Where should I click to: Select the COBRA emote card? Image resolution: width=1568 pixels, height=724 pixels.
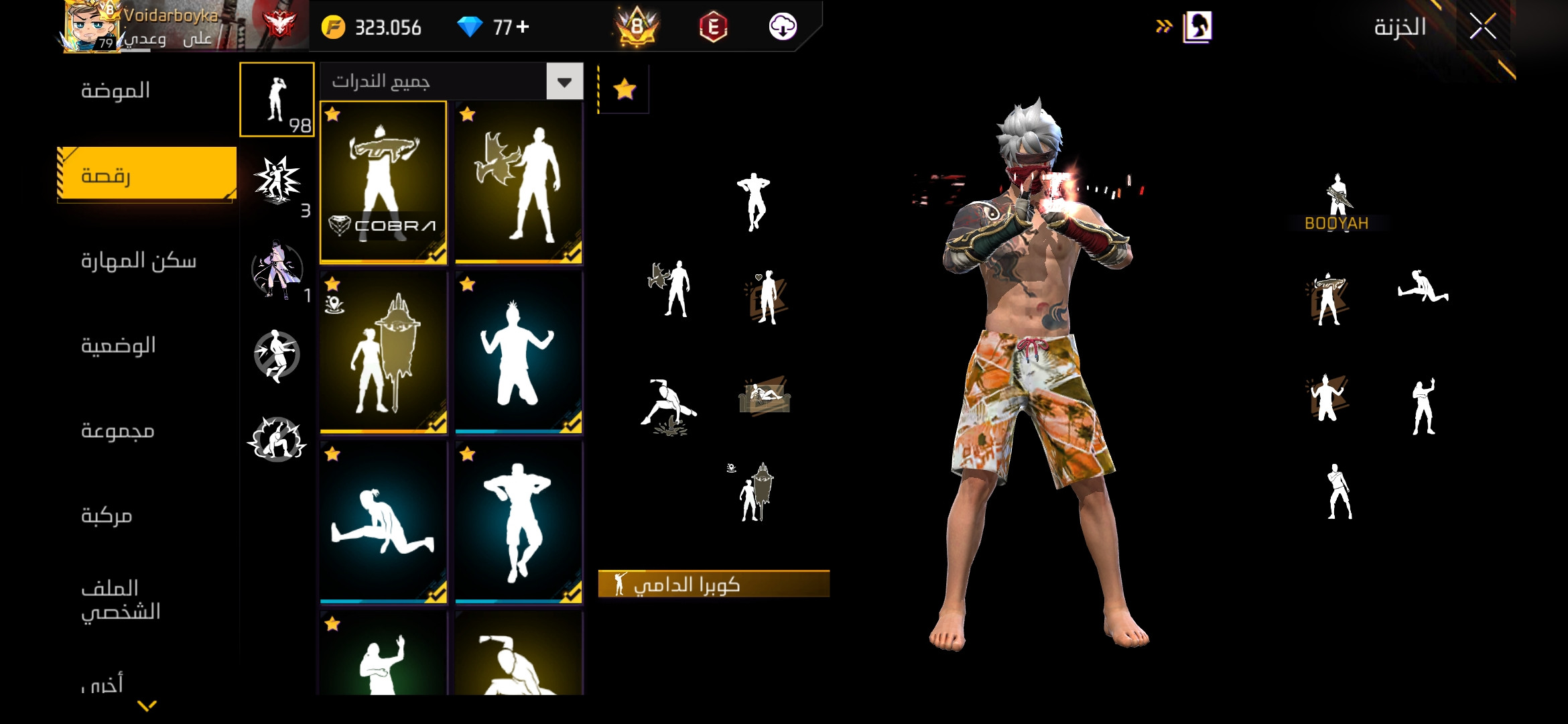[x=383, y=182]
